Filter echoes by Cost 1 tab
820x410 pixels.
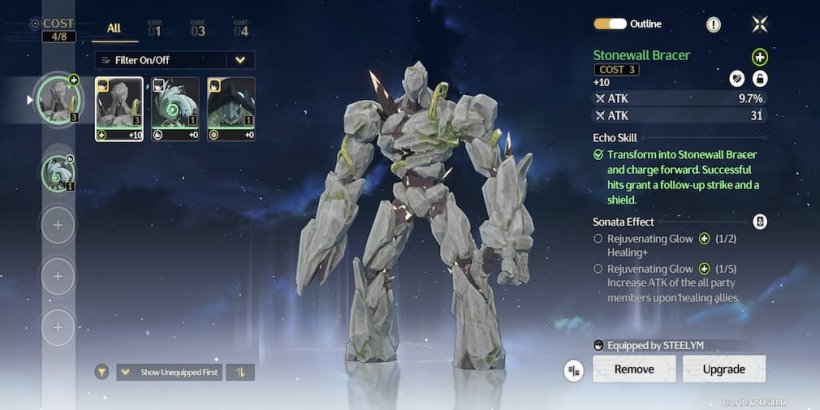click(x=155, y=28)
